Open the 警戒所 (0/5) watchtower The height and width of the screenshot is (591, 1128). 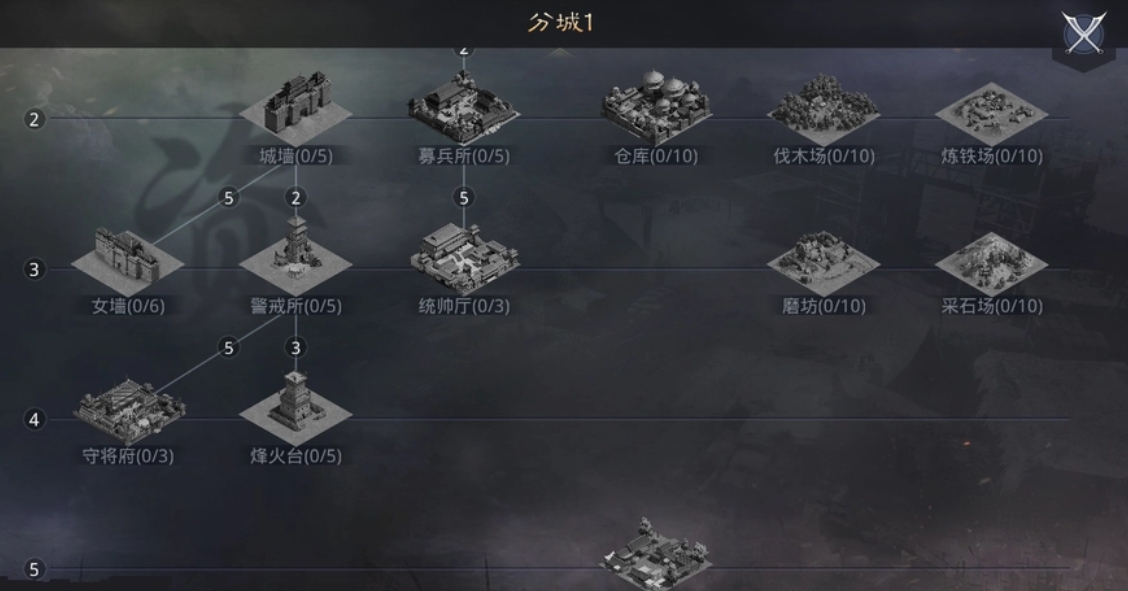295,255
